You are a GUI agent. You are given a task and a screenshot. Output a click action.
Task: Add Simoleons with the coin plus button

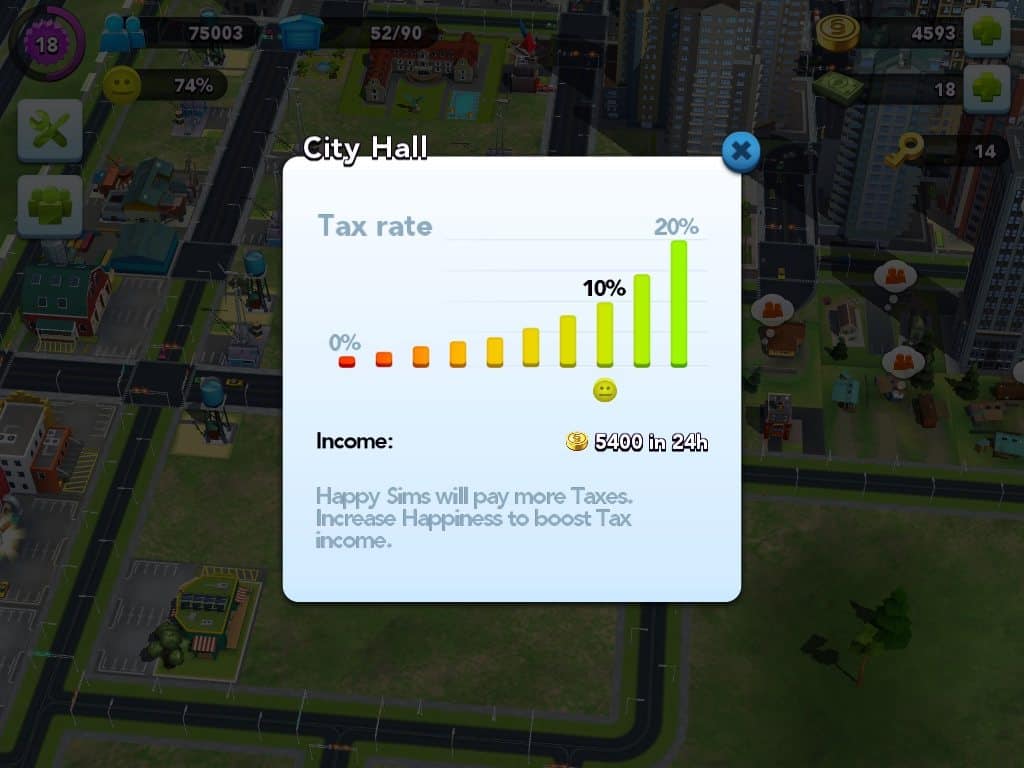986,32
